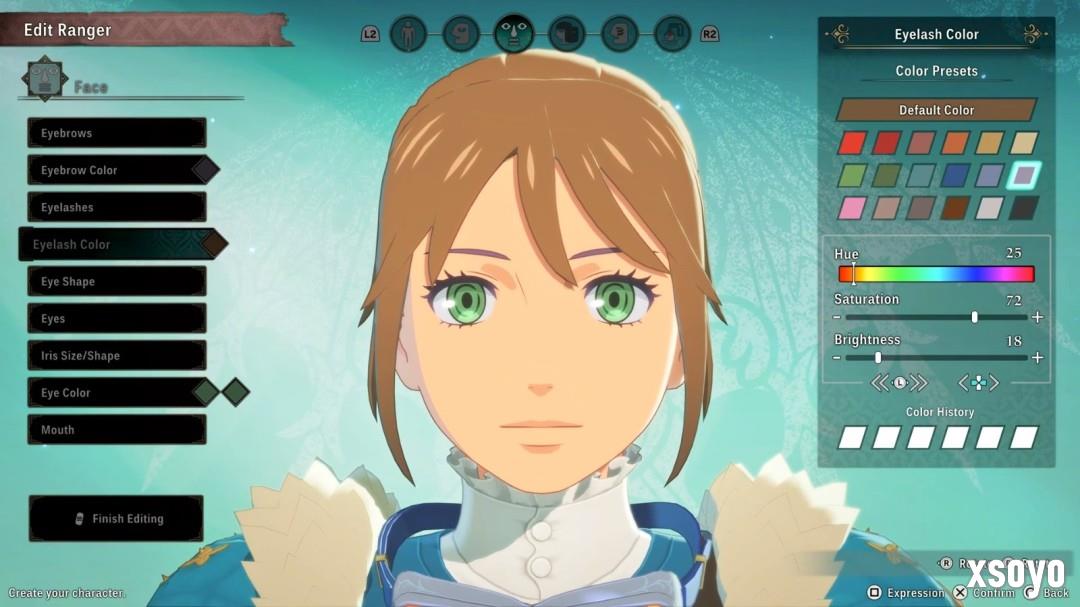1080x607 pixels.
Task: Select the dark blue color preset
Action: pos(954,175)
